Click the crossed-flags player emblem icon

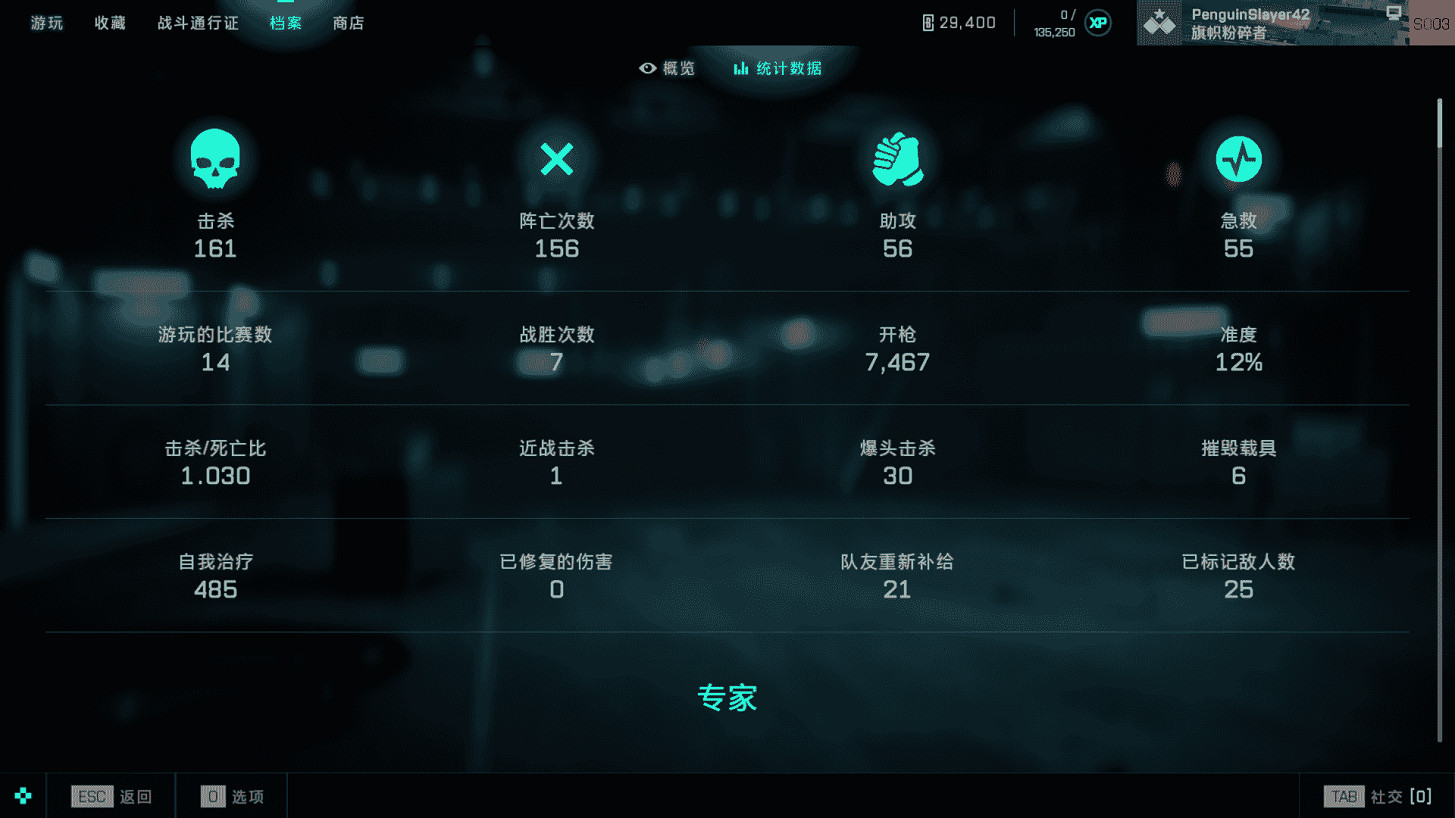click(x=1158, y=22)
